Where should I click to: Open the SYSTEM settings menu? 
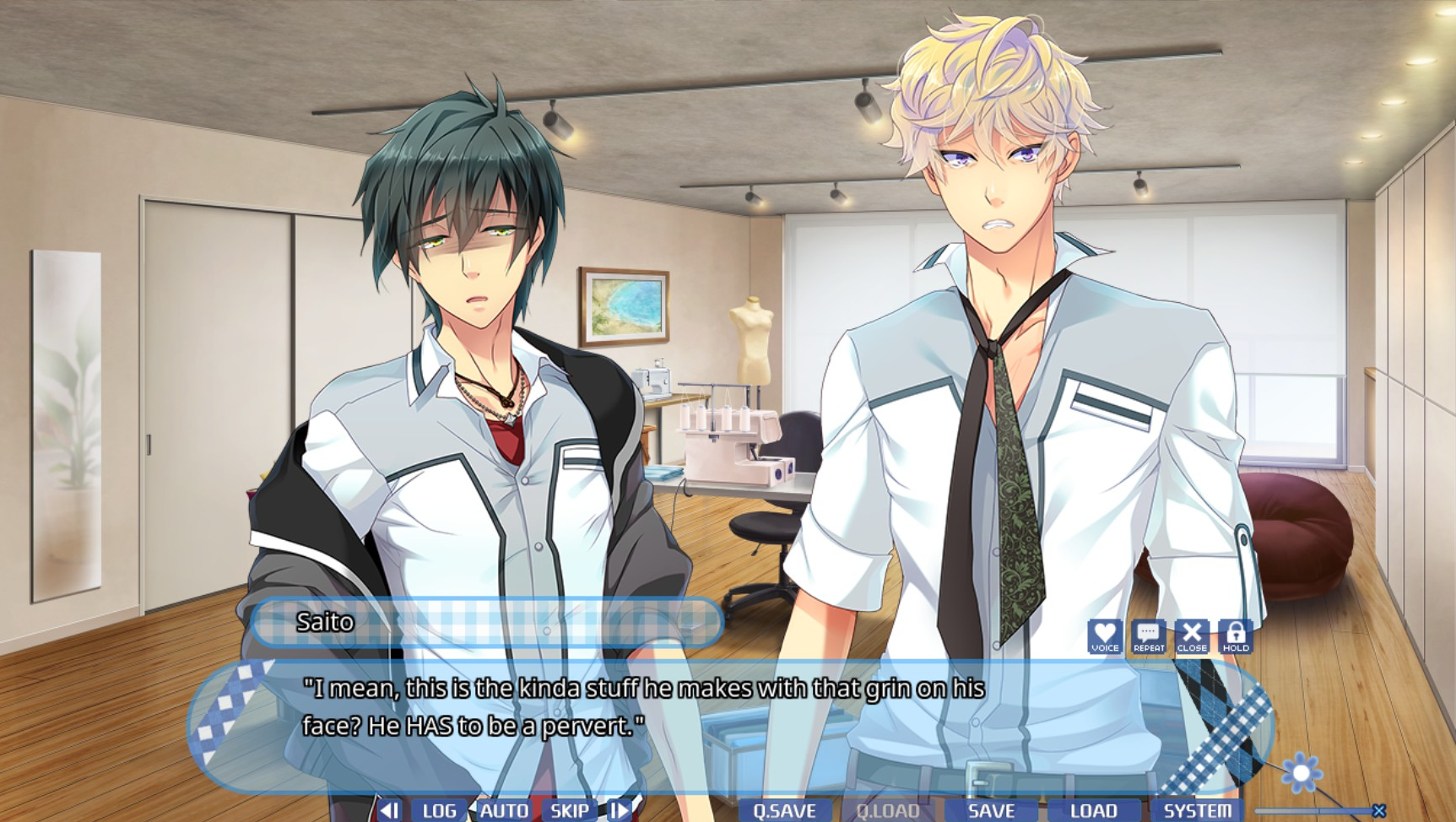pos(1197,810)
